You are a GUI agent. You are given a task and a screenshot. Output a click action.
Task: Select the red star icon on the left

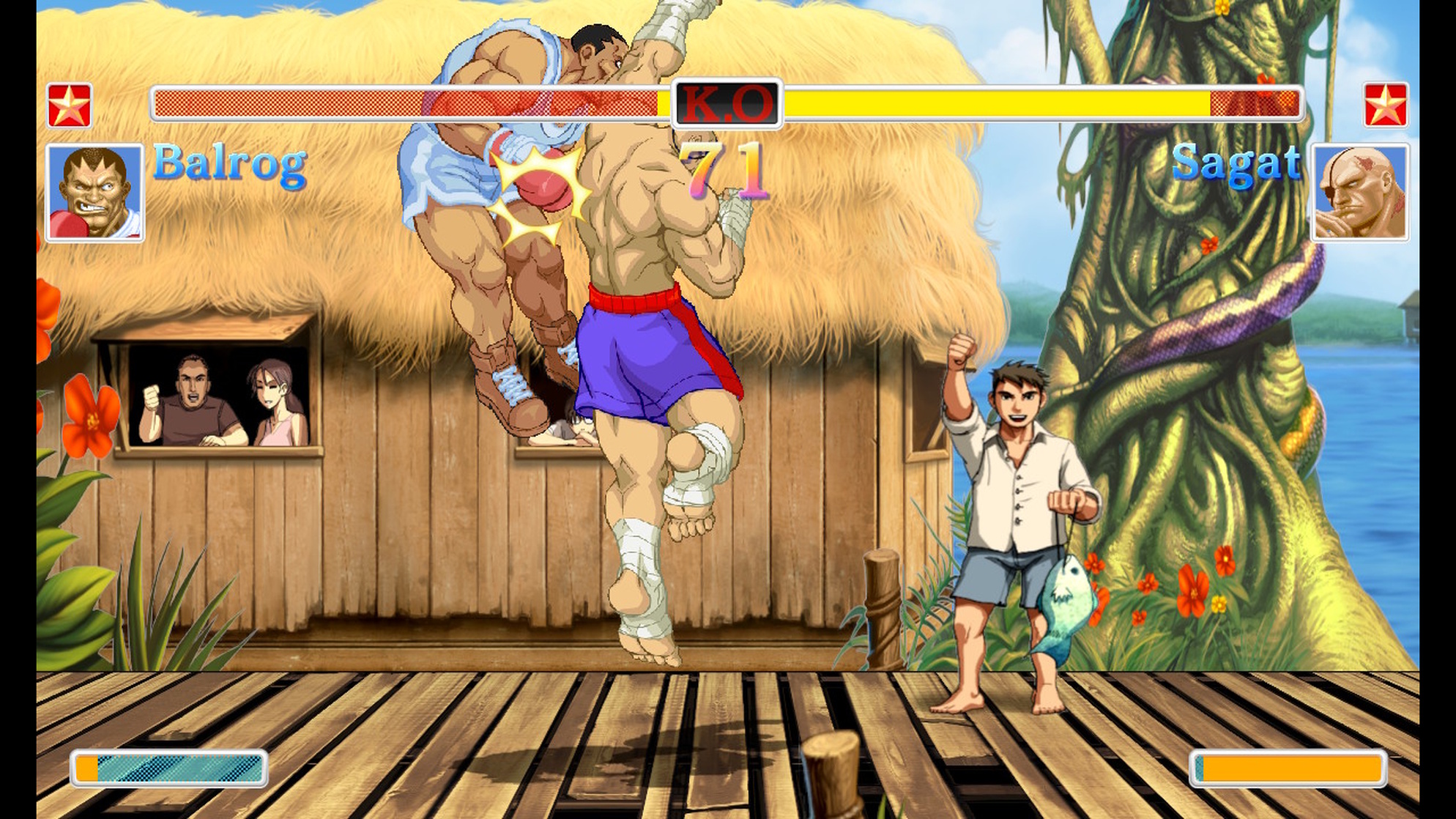[68, 105]
